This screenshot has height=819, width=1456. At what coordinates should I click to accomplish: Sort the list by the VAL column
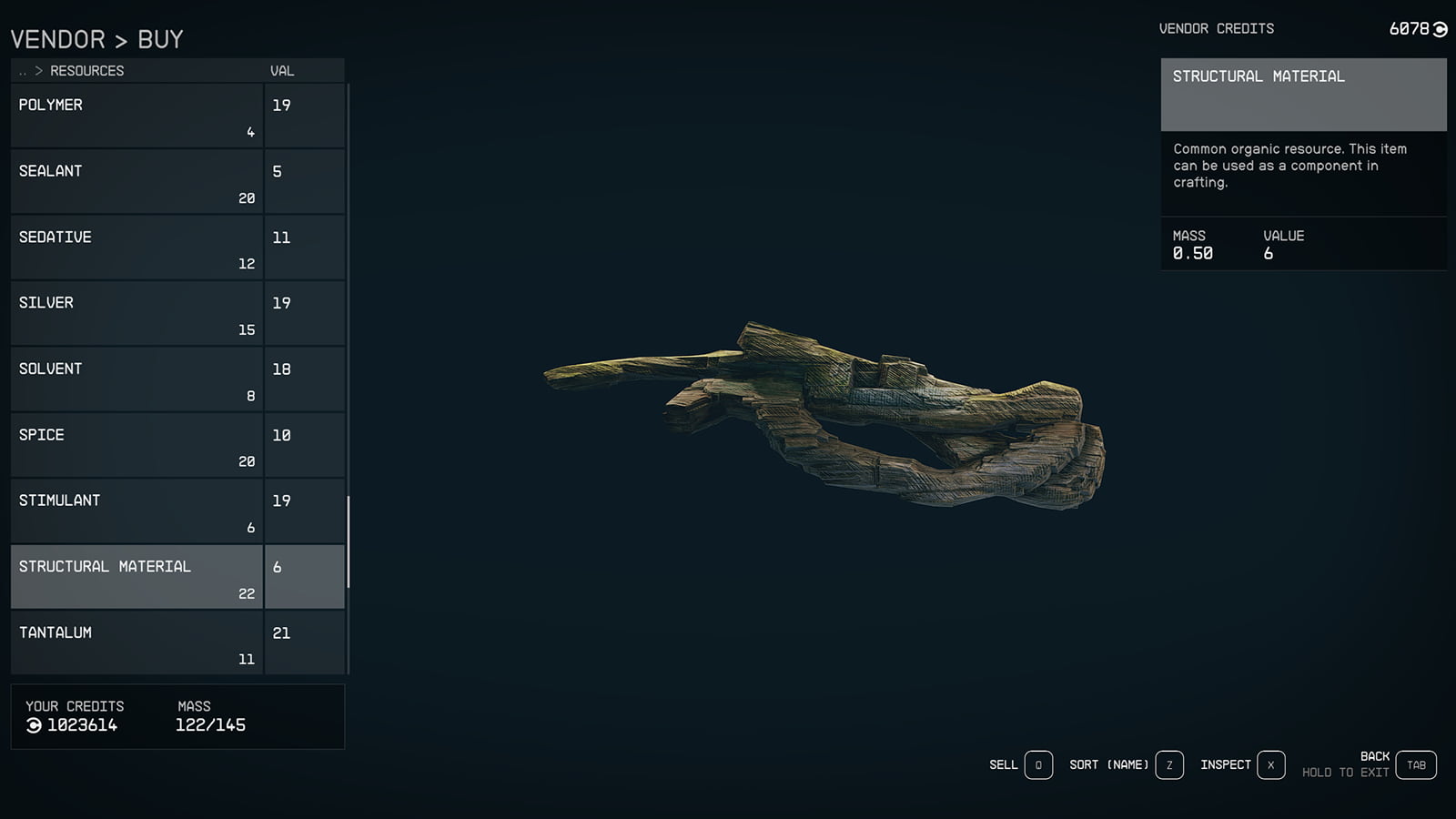pyautogui.click(x=282, y=71)
